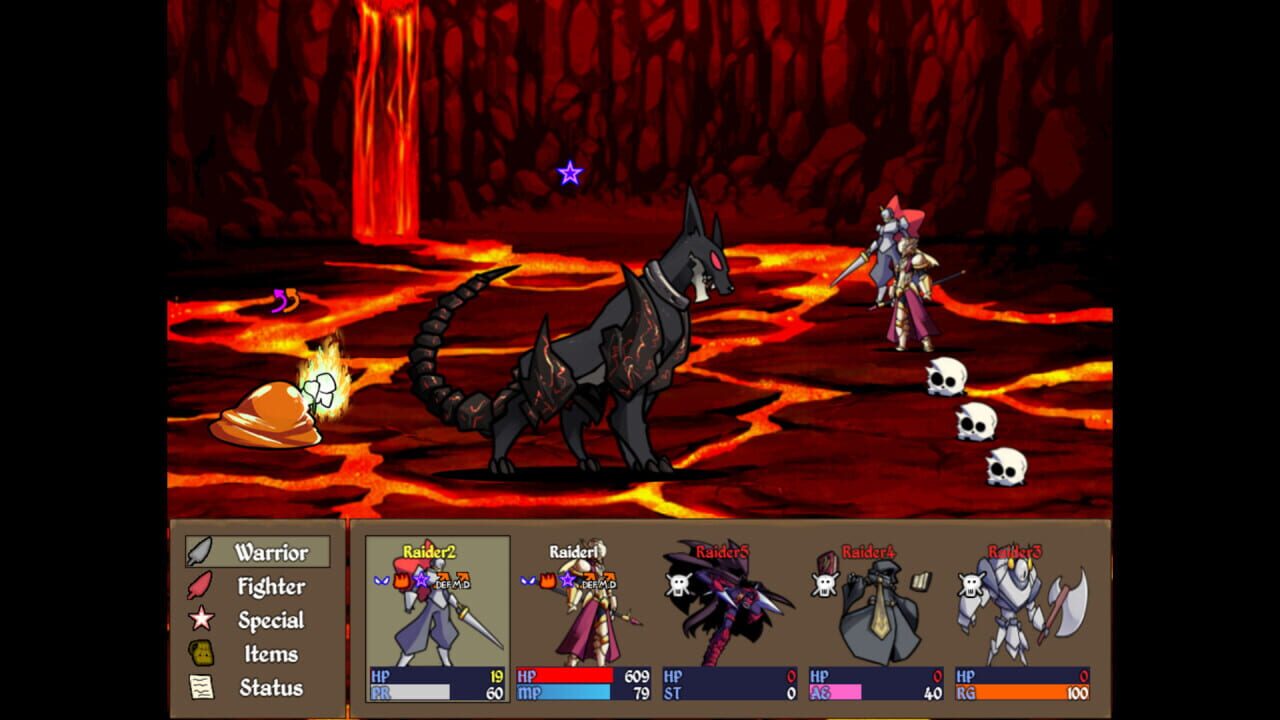The height and width of the screenshot is (720, 1280).
Task: Toggle the blue eyes status on Raider2
Action: coord(380,580)
